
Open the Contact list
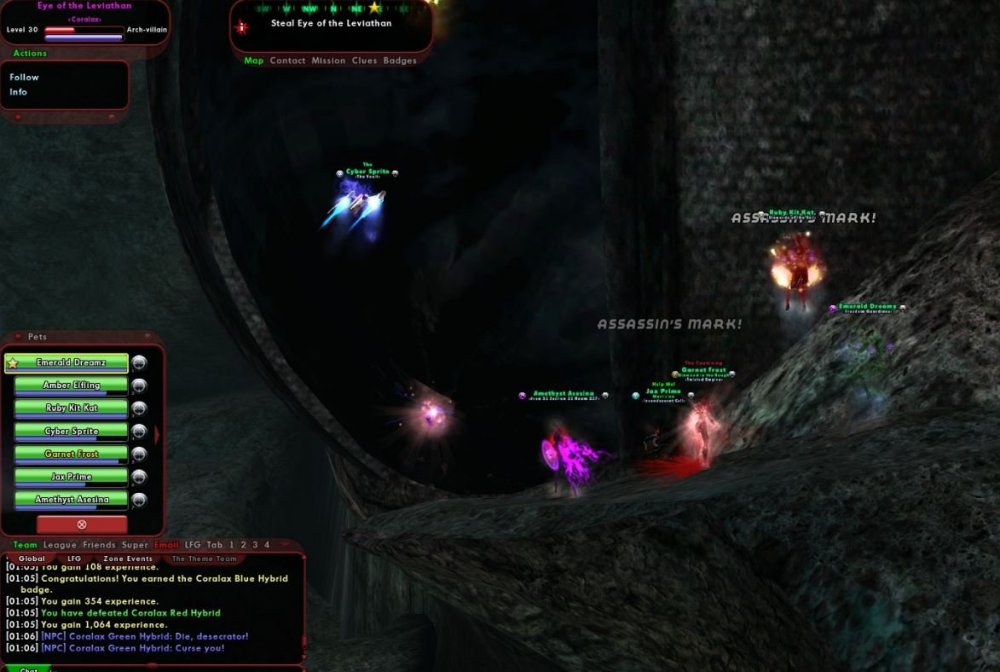point(288,61)
